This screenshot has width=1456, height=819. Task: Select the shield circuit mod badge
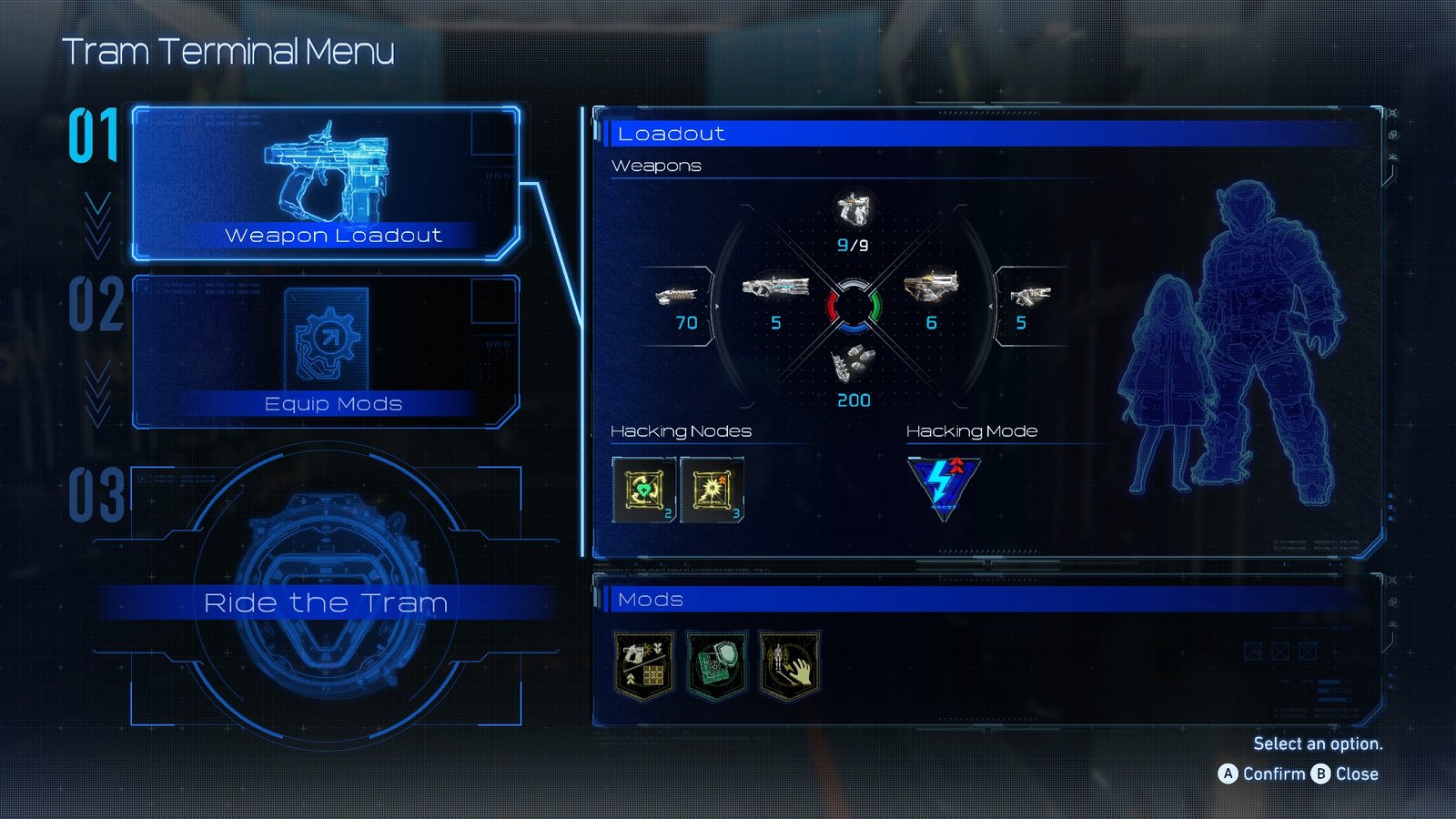(x=716, y=664)
